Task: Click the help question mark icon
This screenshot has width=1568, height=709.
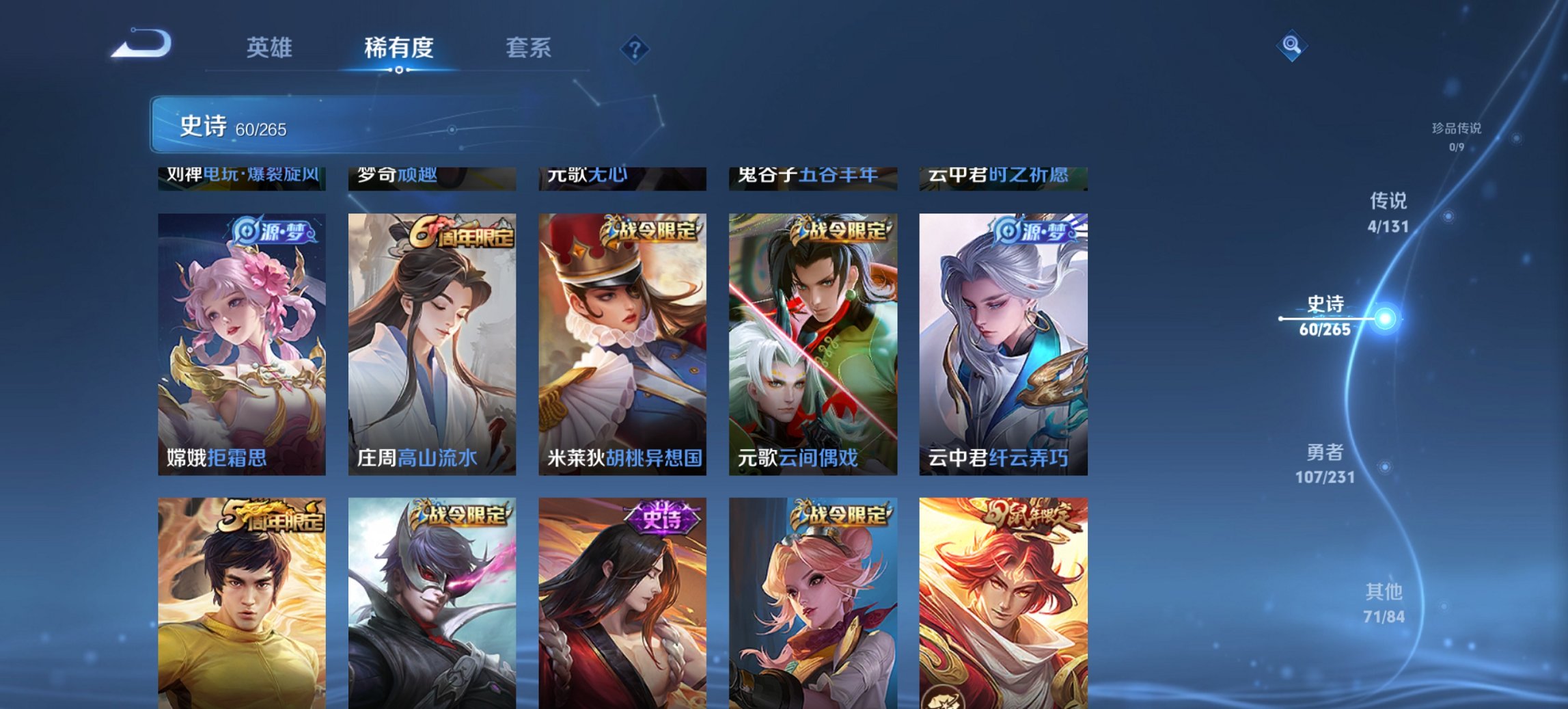Action: 634,48
